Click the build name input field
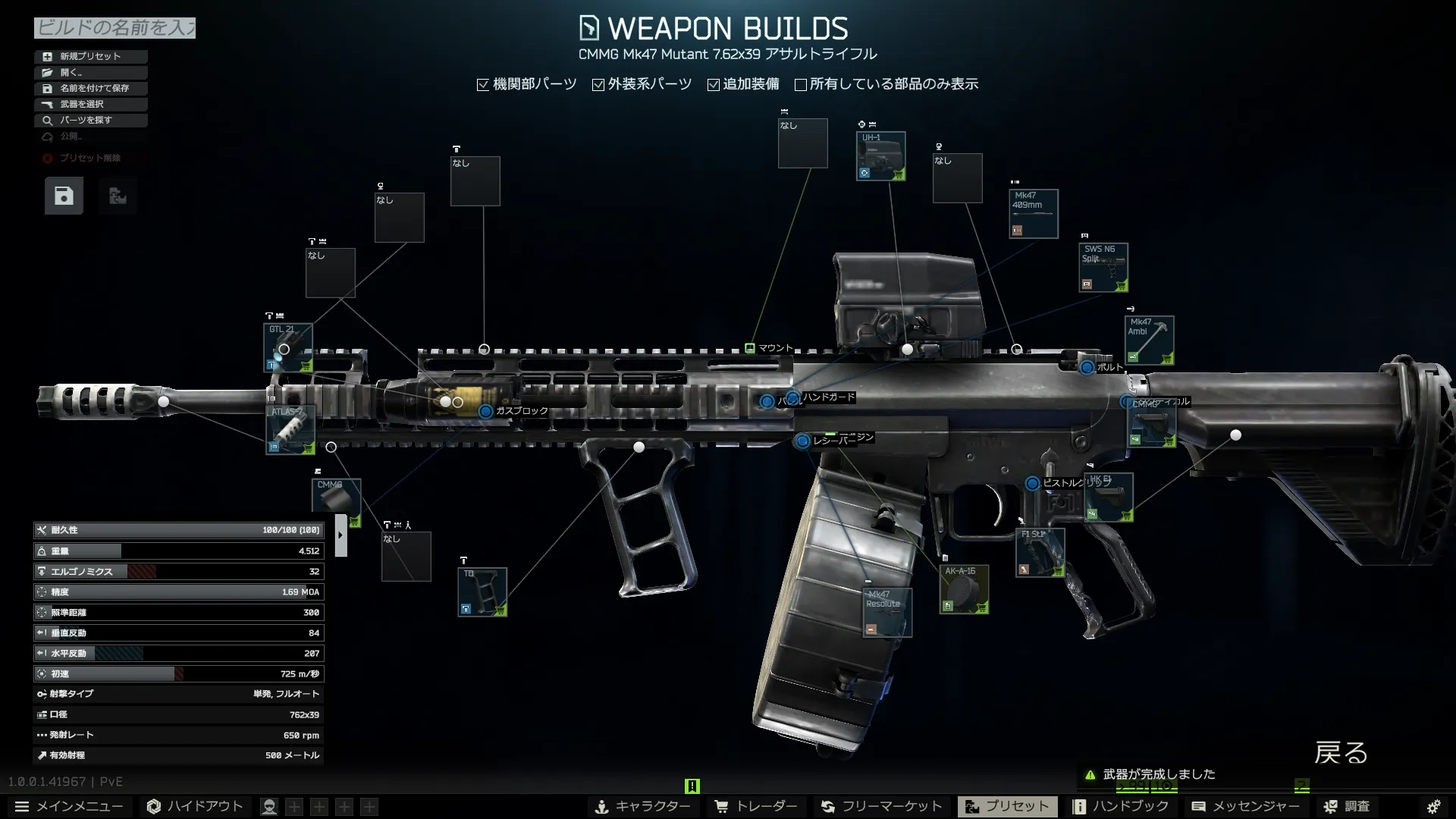 pos(115,28)
